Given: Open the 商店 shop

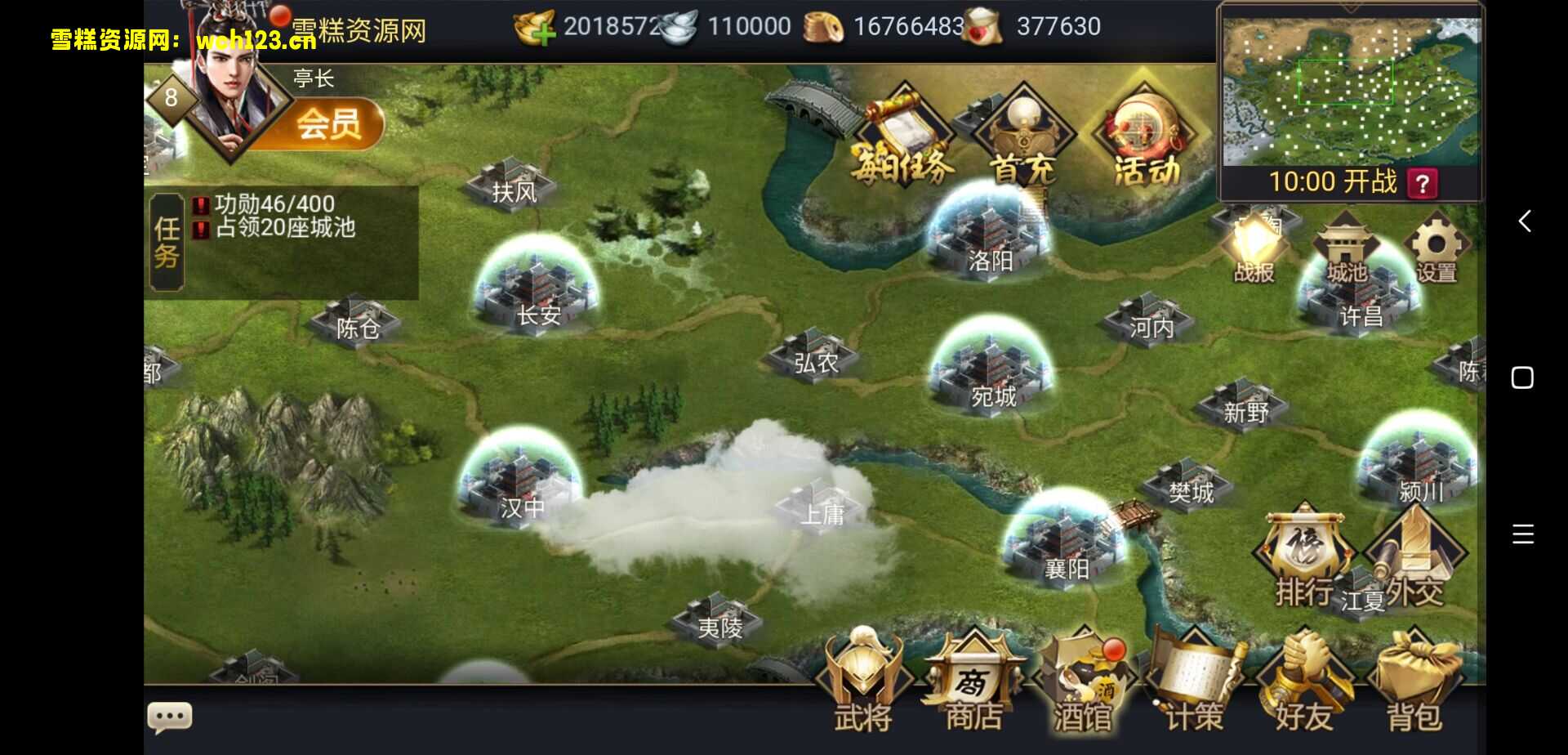Looking at the screenshot, I should pos(973,683).
